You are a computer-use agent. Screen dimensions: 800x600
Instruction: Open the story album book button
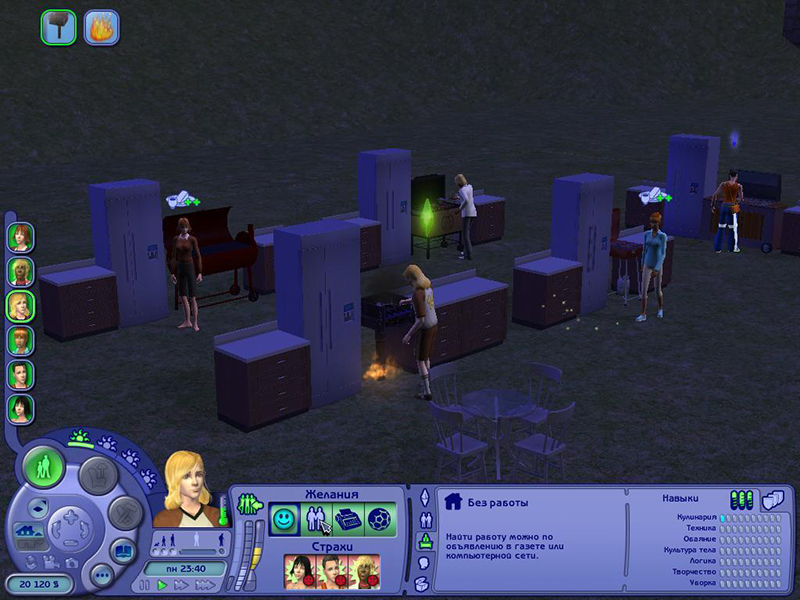pyautogui.click(x=123, y=551)
